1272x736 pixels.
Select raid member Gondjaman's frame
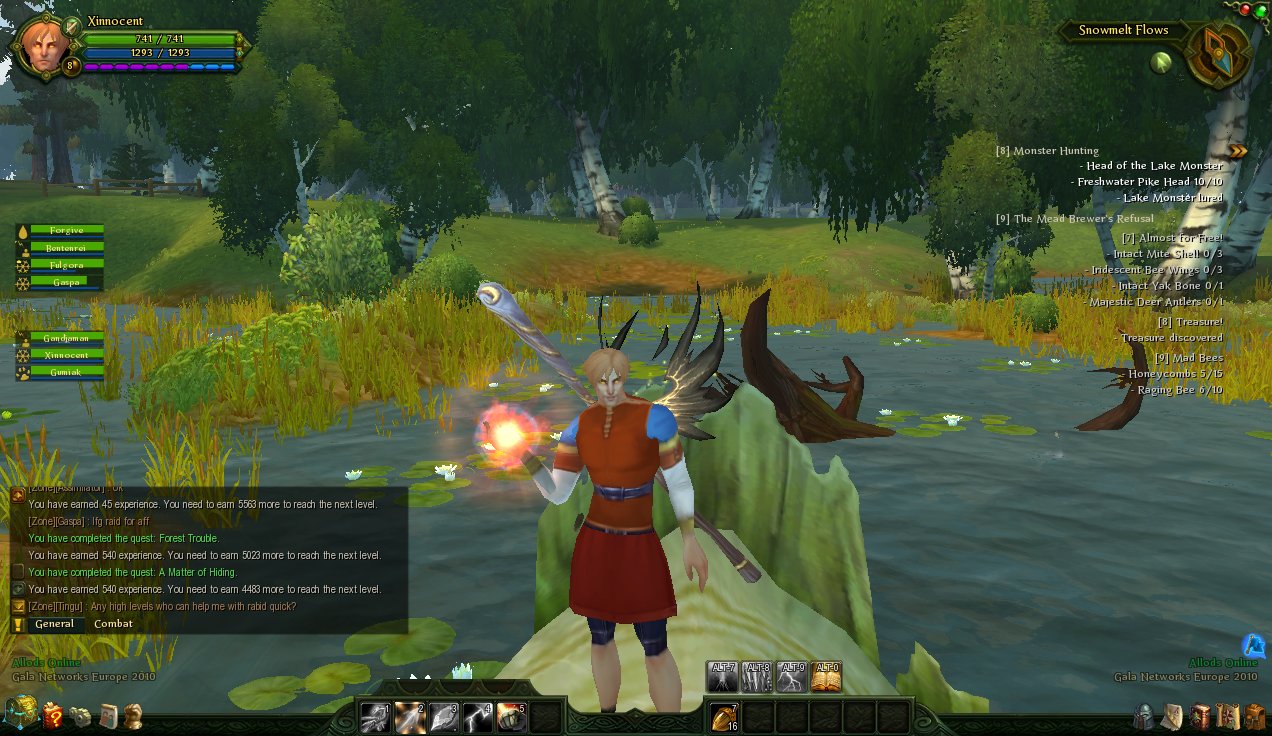click(66, 339)
